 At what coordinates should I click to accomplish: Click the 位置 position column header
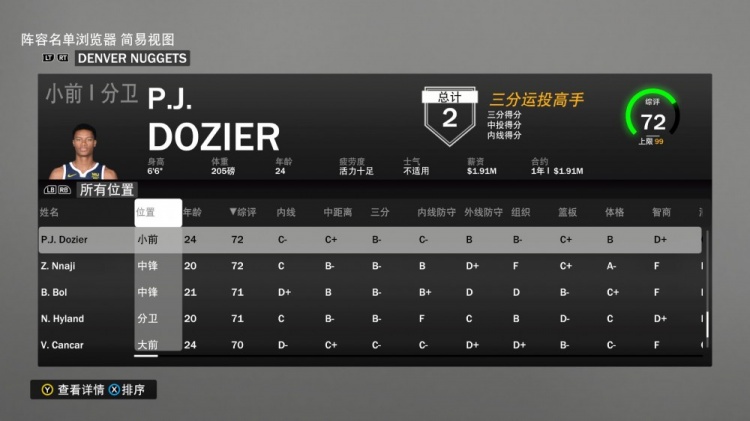[x=146, y=212]
